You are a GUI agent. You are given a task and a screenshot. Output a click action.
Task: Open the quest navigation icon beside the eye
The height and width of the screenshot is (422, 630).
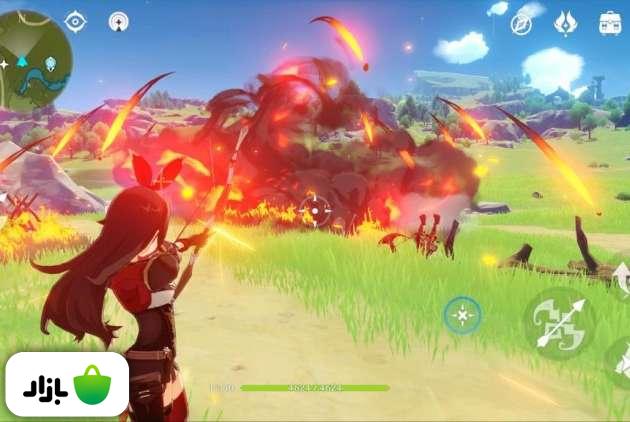pyautogui.click(x=118, y=21)
